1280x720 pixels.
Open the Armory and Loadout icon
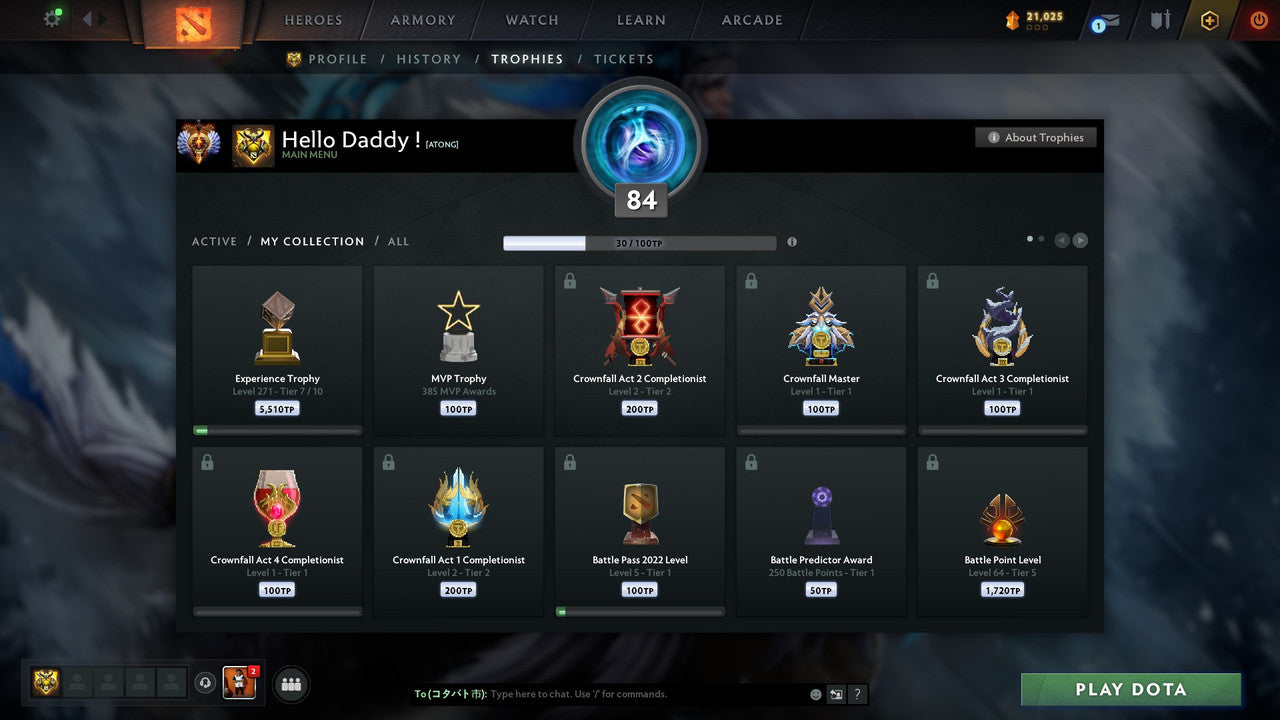click(1159, 19)
